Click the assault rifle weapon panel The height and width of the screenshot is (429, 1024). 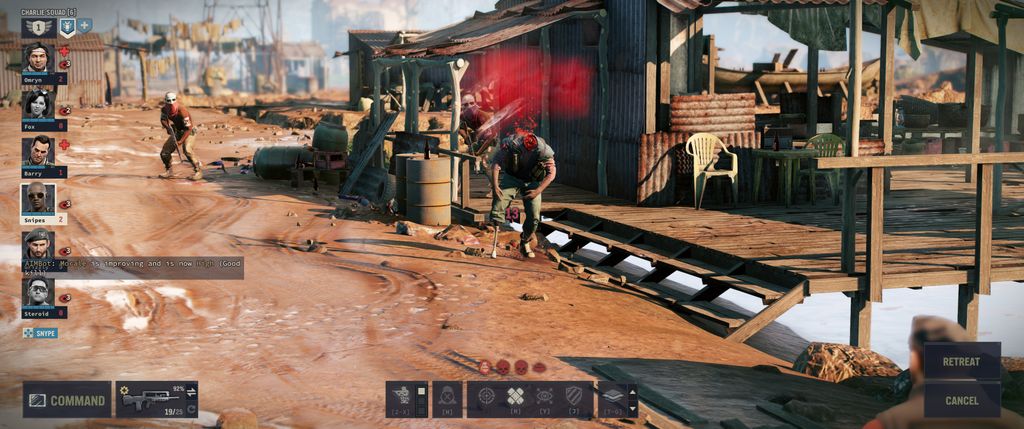point(150,399)
